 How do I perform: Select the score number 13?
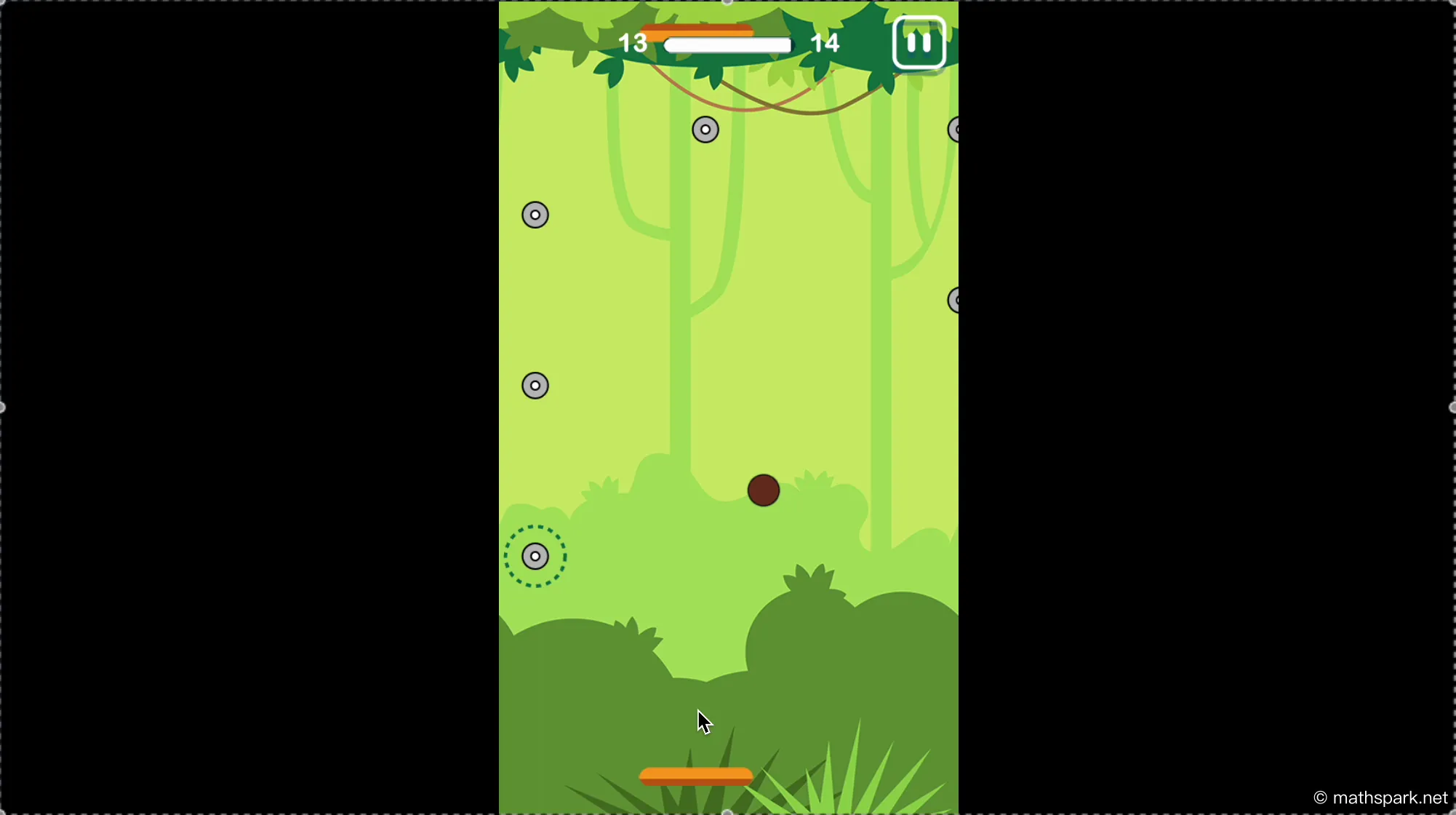pos(633,42)
